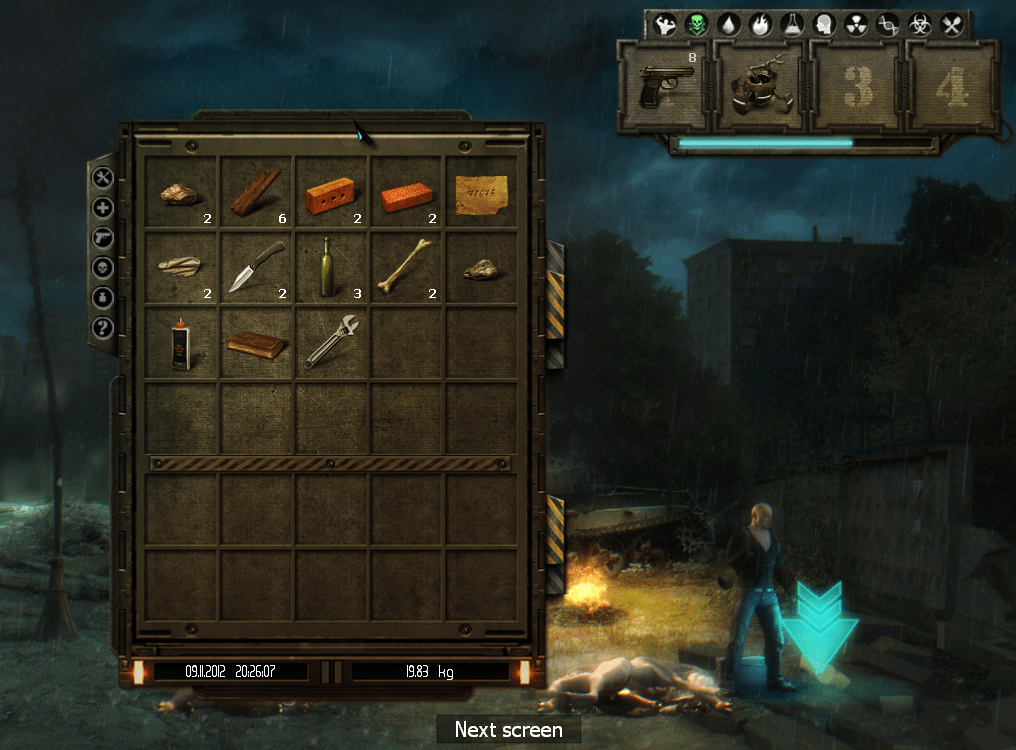Select the gas mask quick slot
Image resolution: width=1016 pixels, height=750 pixels.
coord(760,88)
